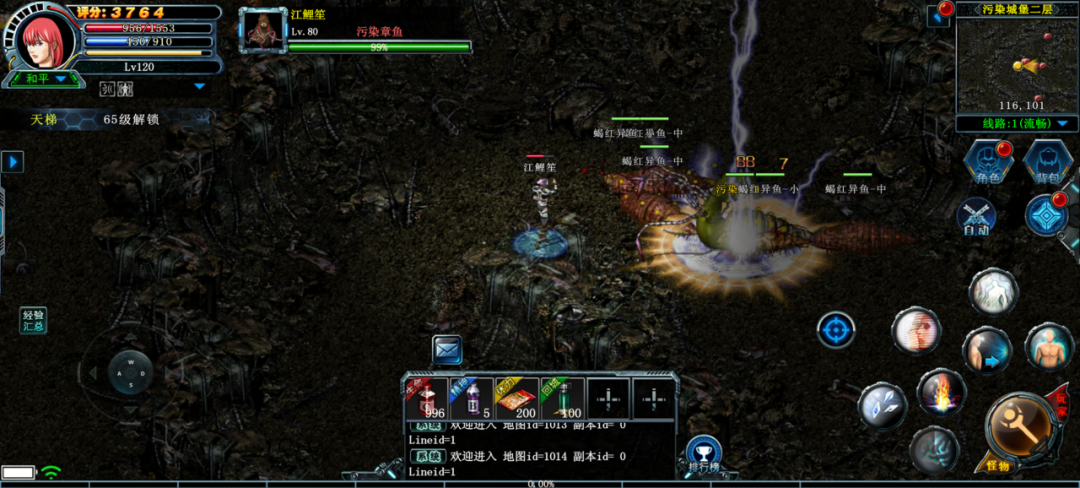The height and width of the screenshot is (488, 1080).
Task: Use the purple 精神 potion slot
Action: coord(471,398)
